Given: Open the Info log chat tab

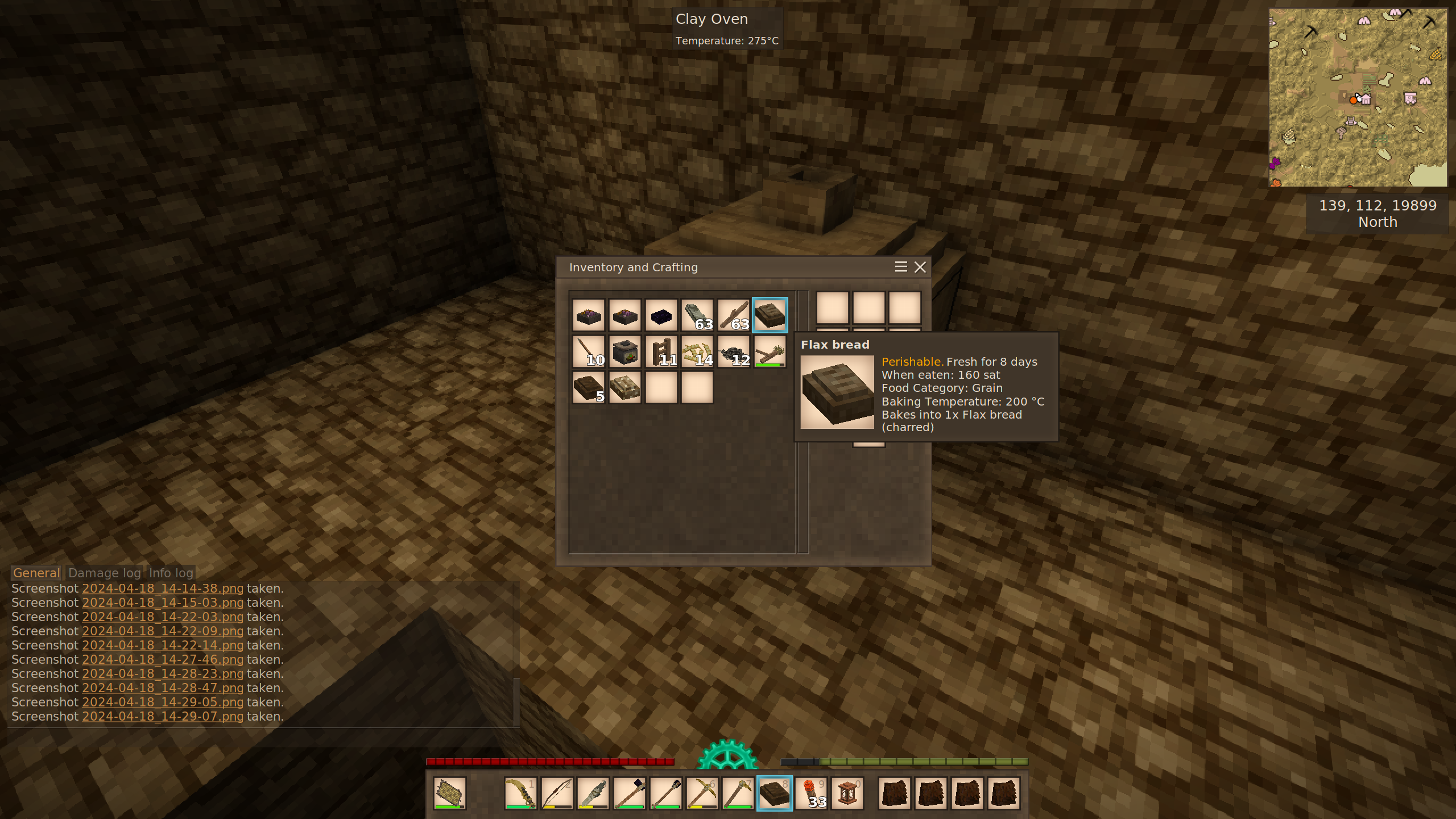Looking at the screenshot, I should pyautogui.click(x=171, y=573).
